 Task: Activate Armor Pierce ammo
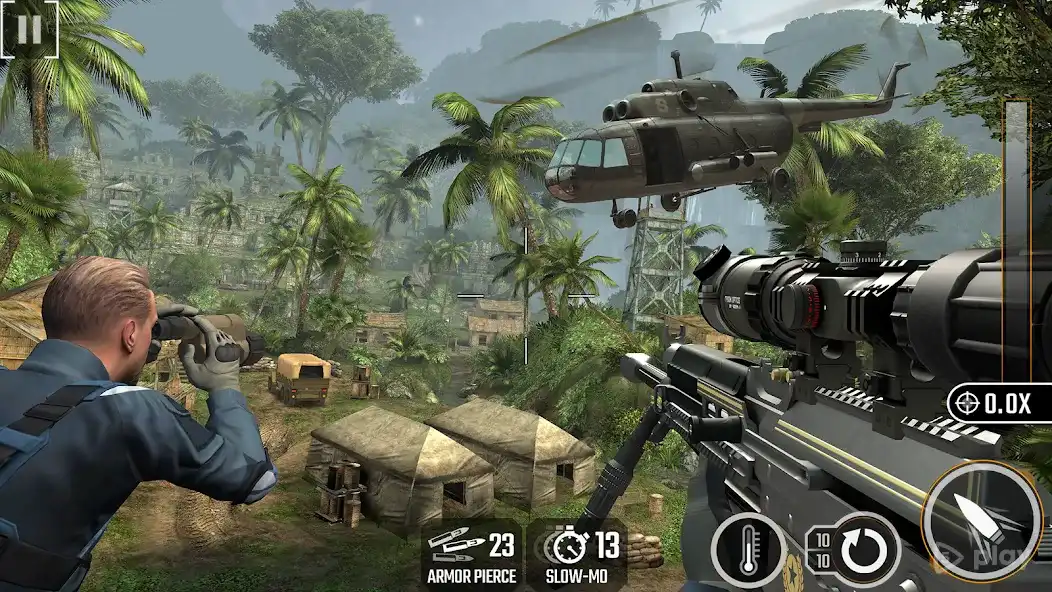pos(471,554)
